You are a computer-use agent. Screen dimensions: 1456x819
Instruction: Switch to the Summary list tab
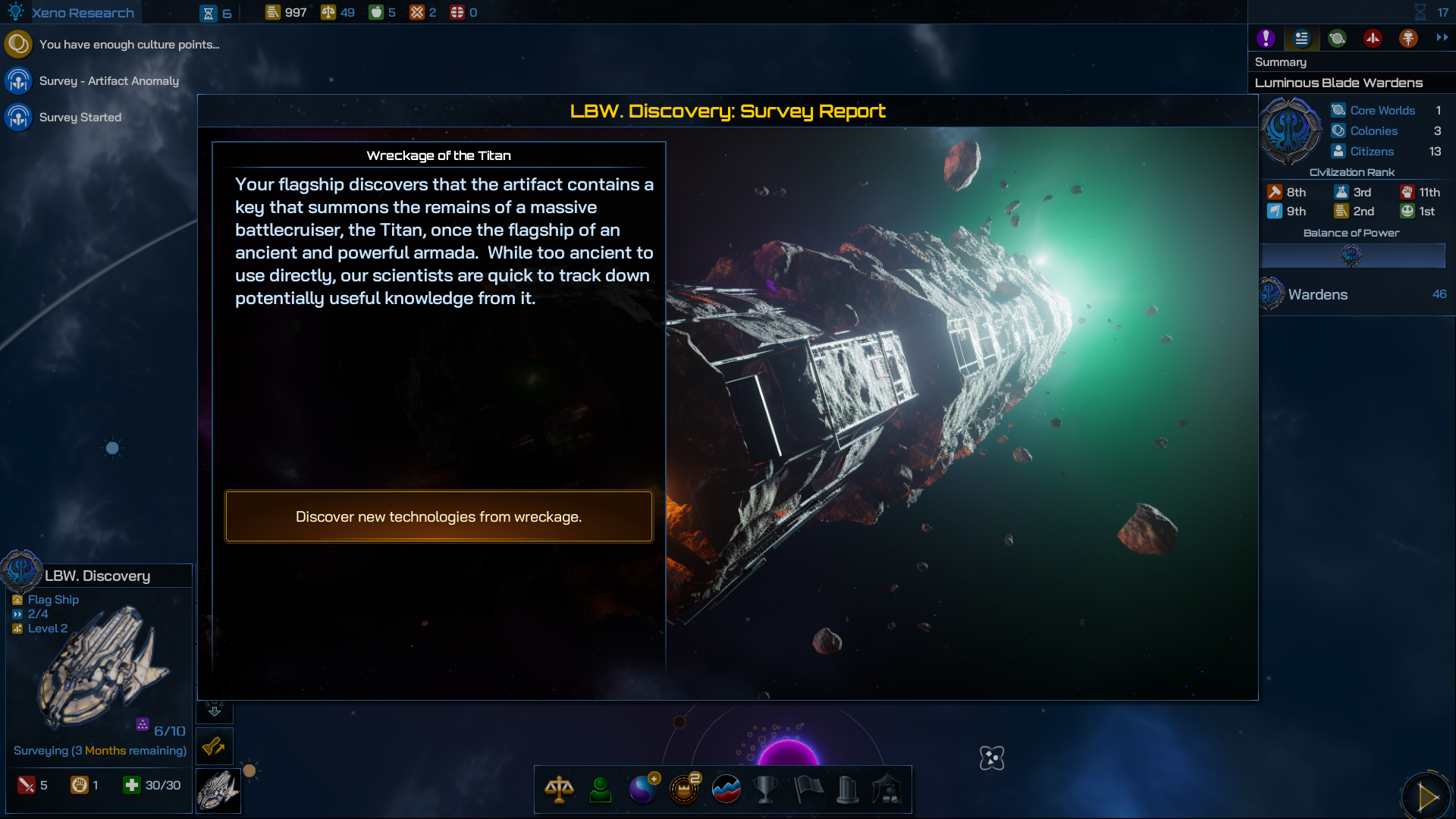point(1301,39)
